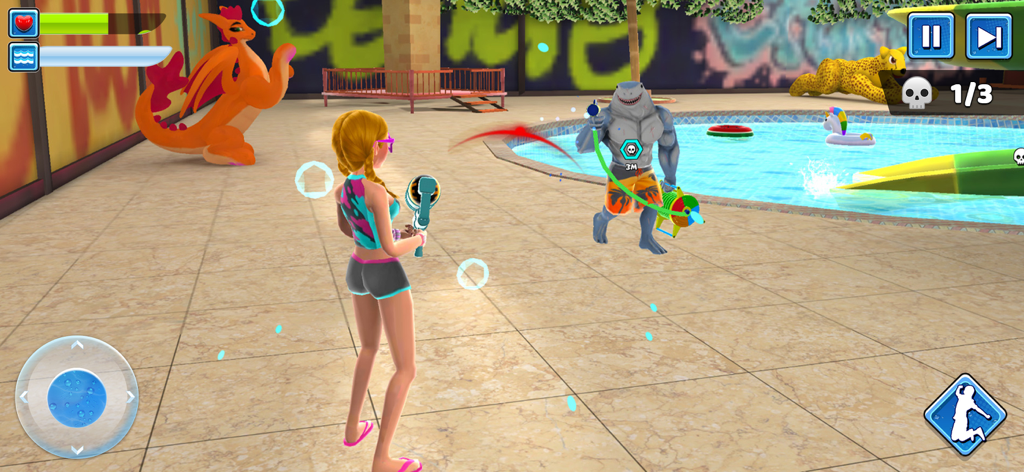The height and width of the screenshot is (472, 1024).
Task: Tap the virtual joystick center knob
Action: 77,397
